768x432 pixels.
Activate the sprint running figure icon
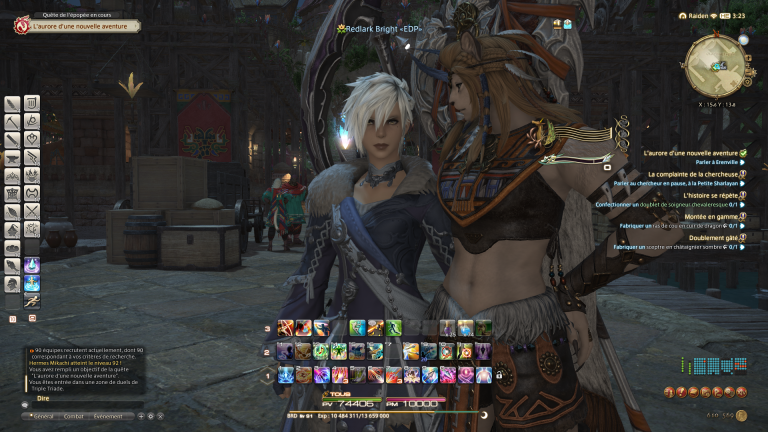point(32,301)
